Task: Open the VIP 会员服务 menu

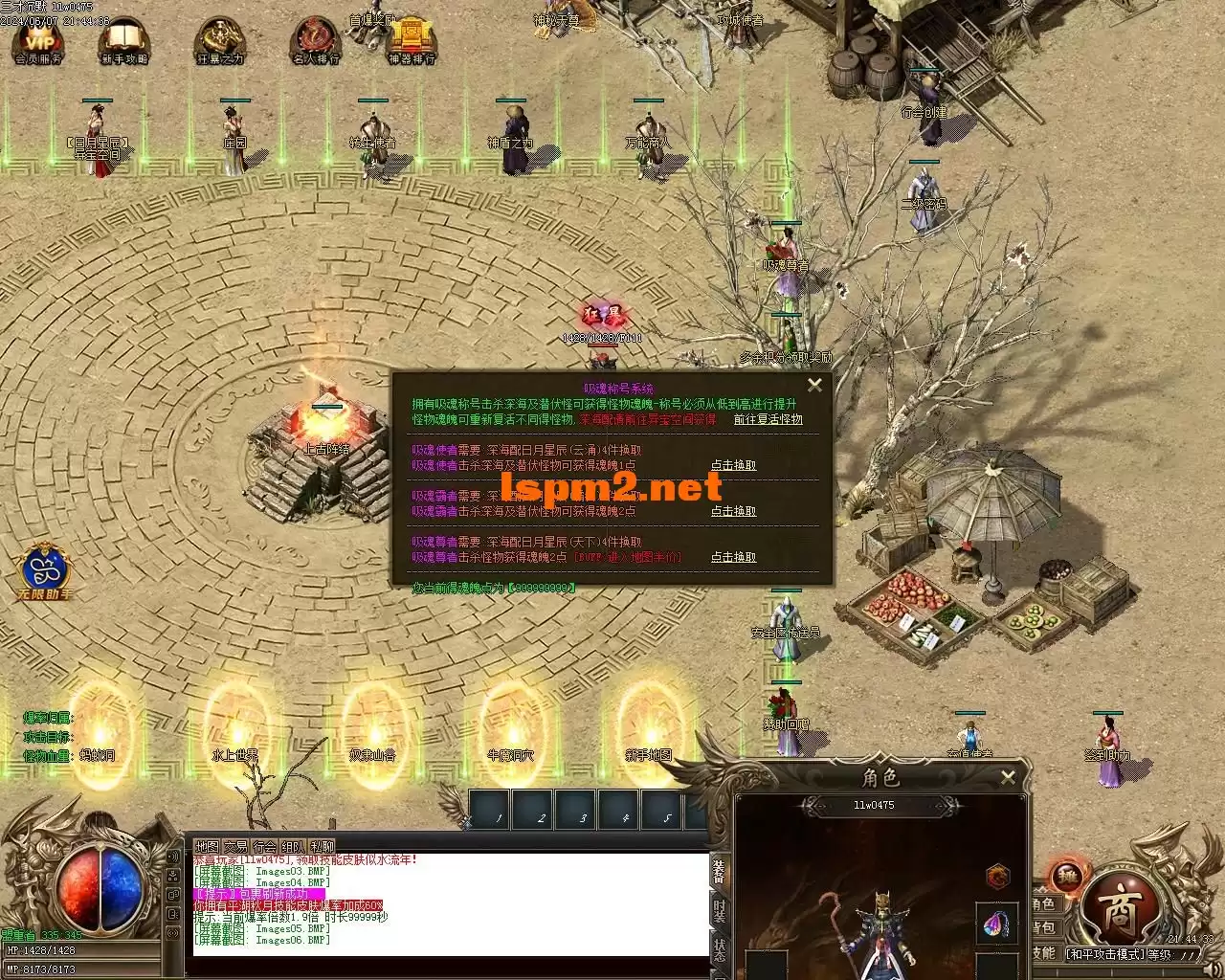Action: pos(39,41)
